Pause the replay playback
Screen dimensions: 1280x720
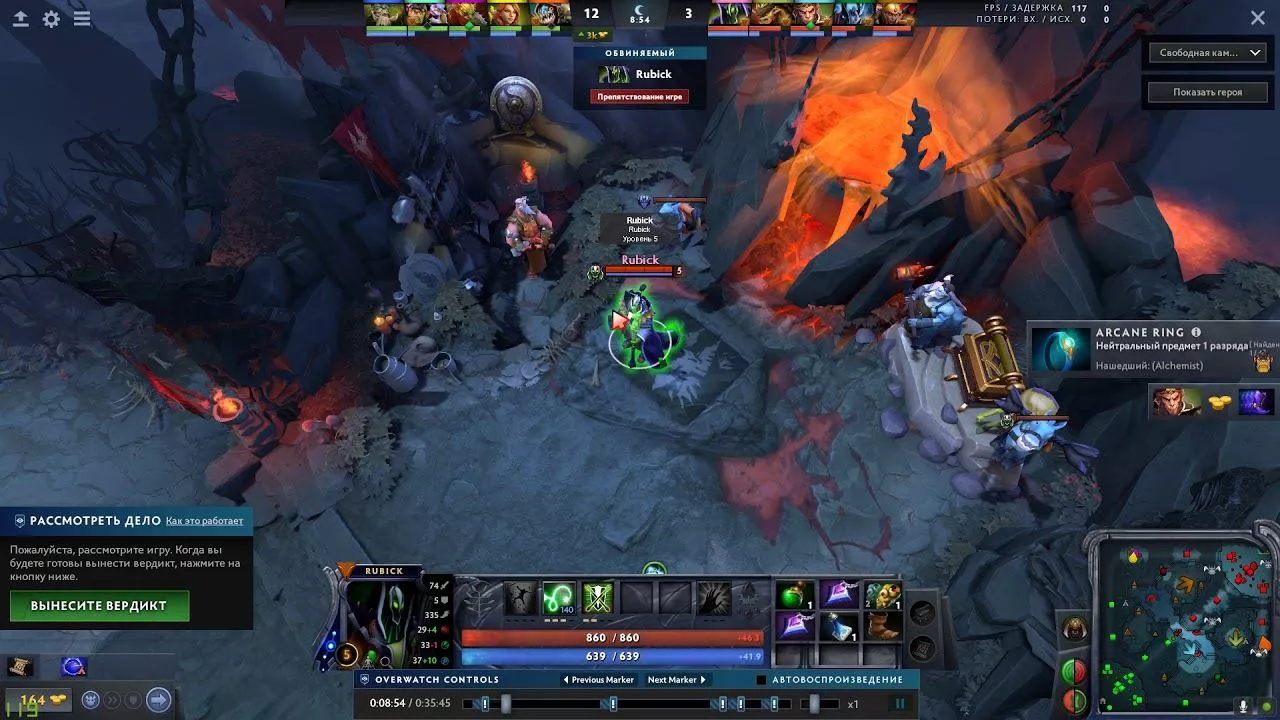(900, 704)
